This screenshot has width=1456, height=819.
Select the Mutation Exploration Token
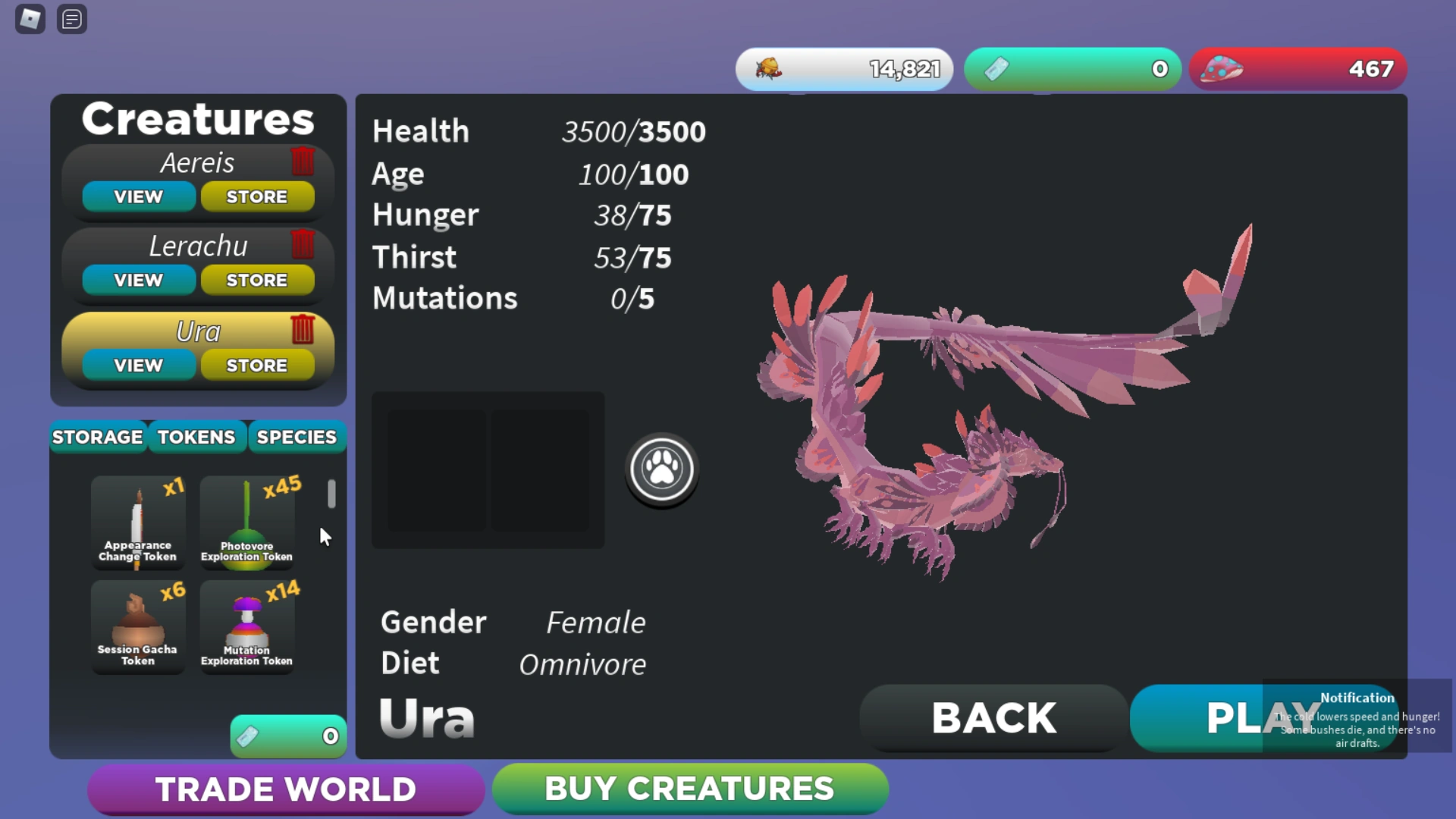pyautogui.click(x=247, y=627)
